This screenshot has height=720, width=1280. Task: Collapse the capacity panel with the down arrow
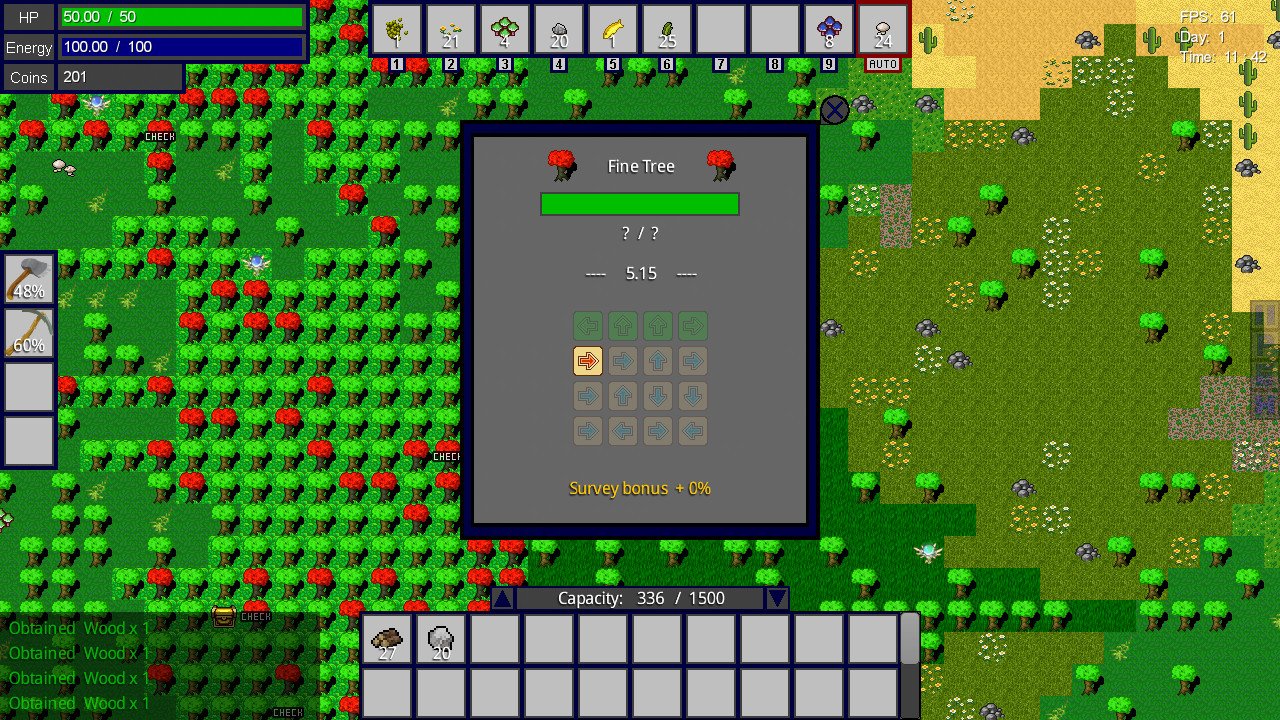[x=777, y=597]
